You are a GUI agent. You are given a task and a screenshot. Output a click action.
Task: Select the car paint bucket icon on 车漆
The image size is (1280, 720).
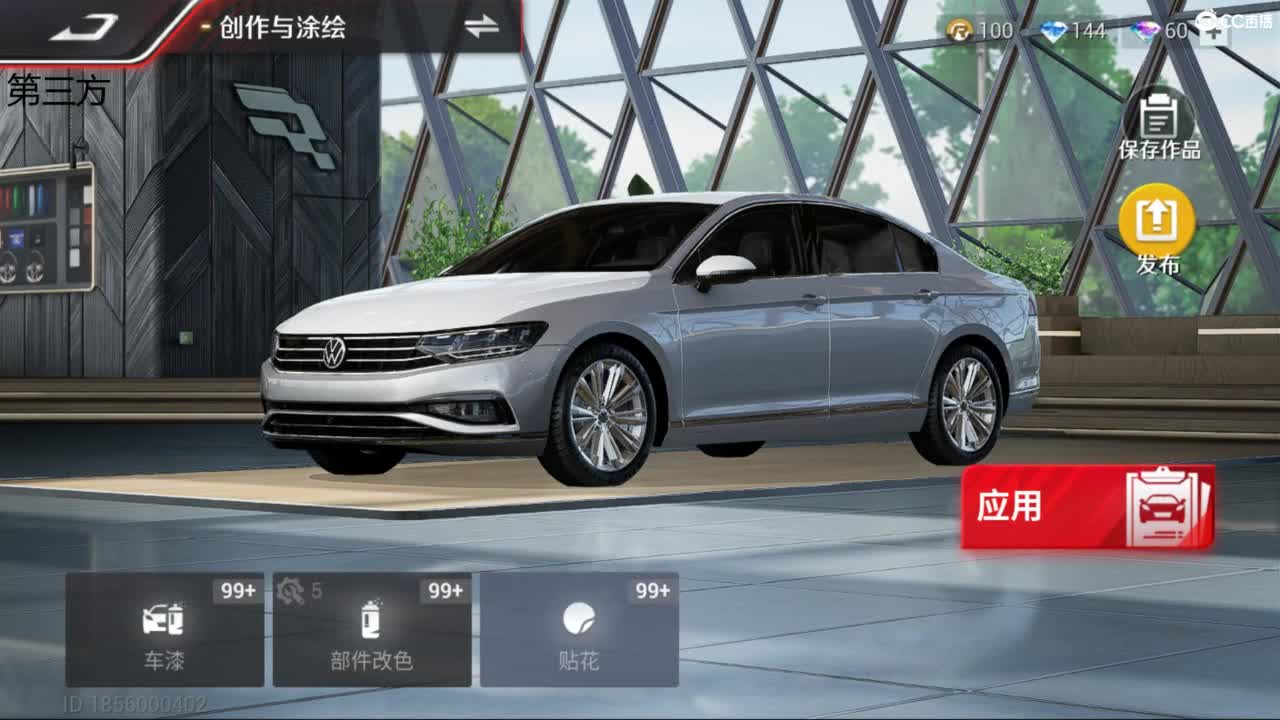(x=167, y=622)
